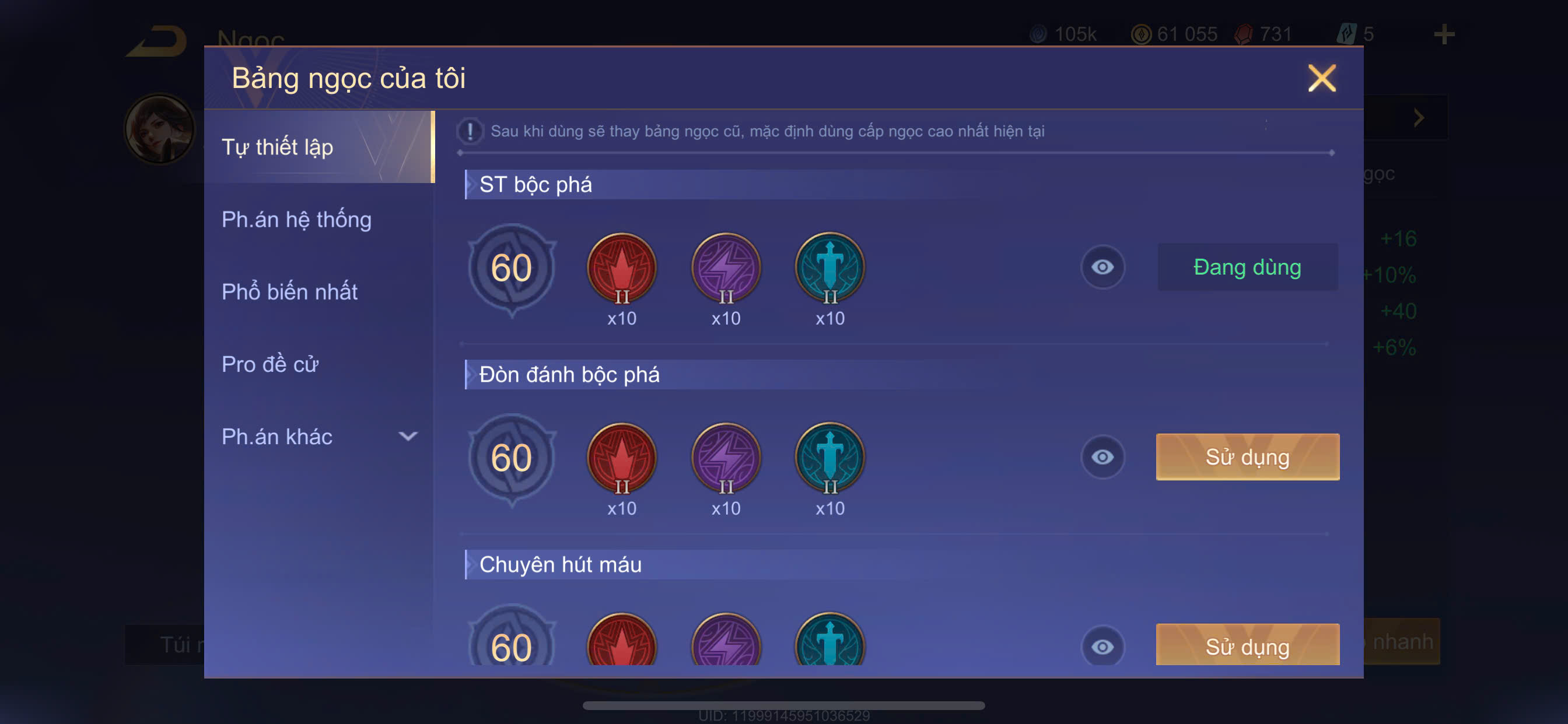The height and width of the screenshot is (724, 1568).
Task: Tap the plus icon beside the currencies
Action: (x=1444, y=34)
